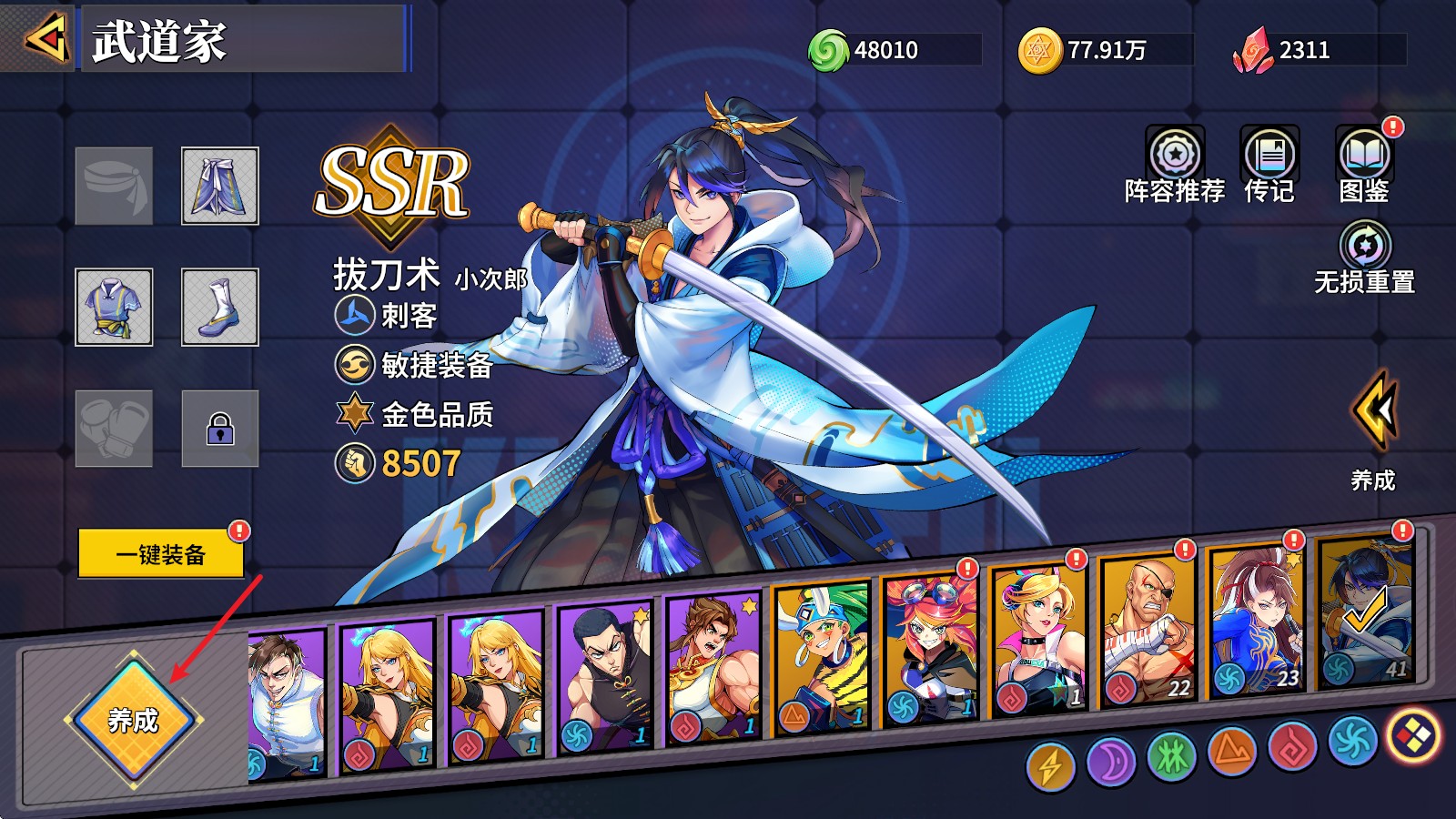Tap the empty boxing gloves slot
Viewport: 1456px width, 819px height.
click(114, 429)
